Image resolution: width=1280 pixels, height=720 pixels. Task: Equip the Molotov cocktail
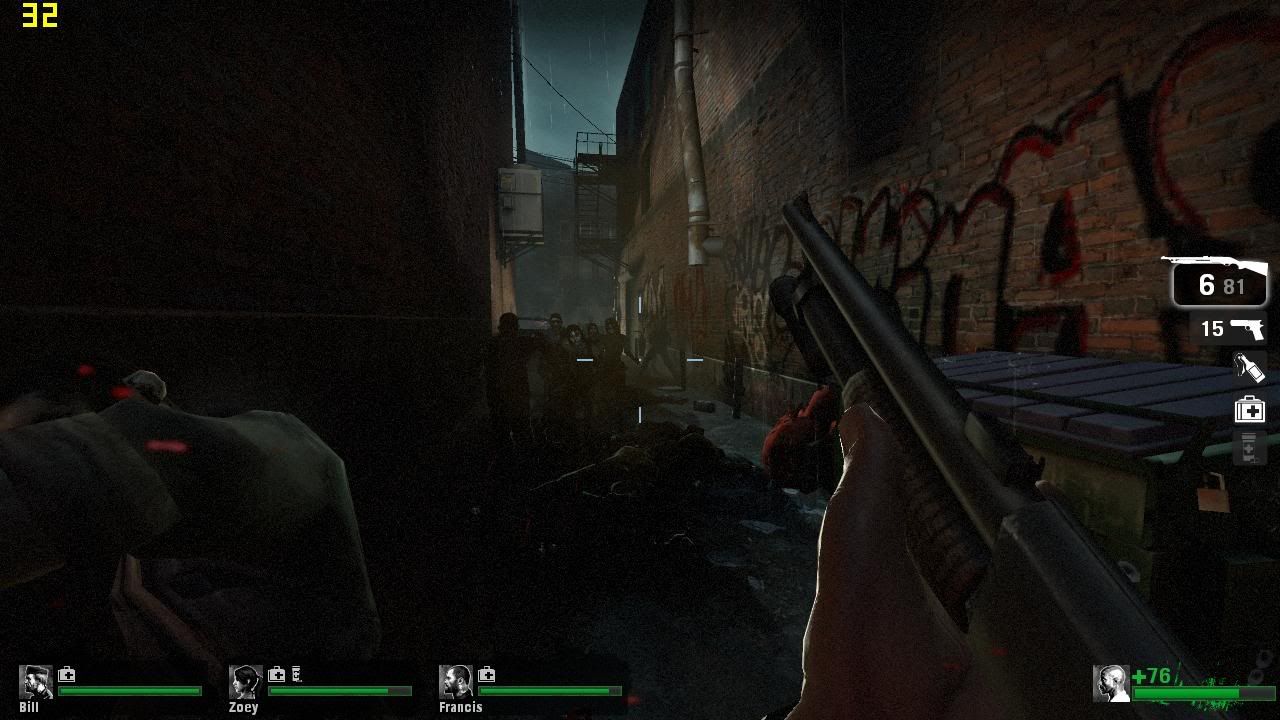tap(1249, 368)
